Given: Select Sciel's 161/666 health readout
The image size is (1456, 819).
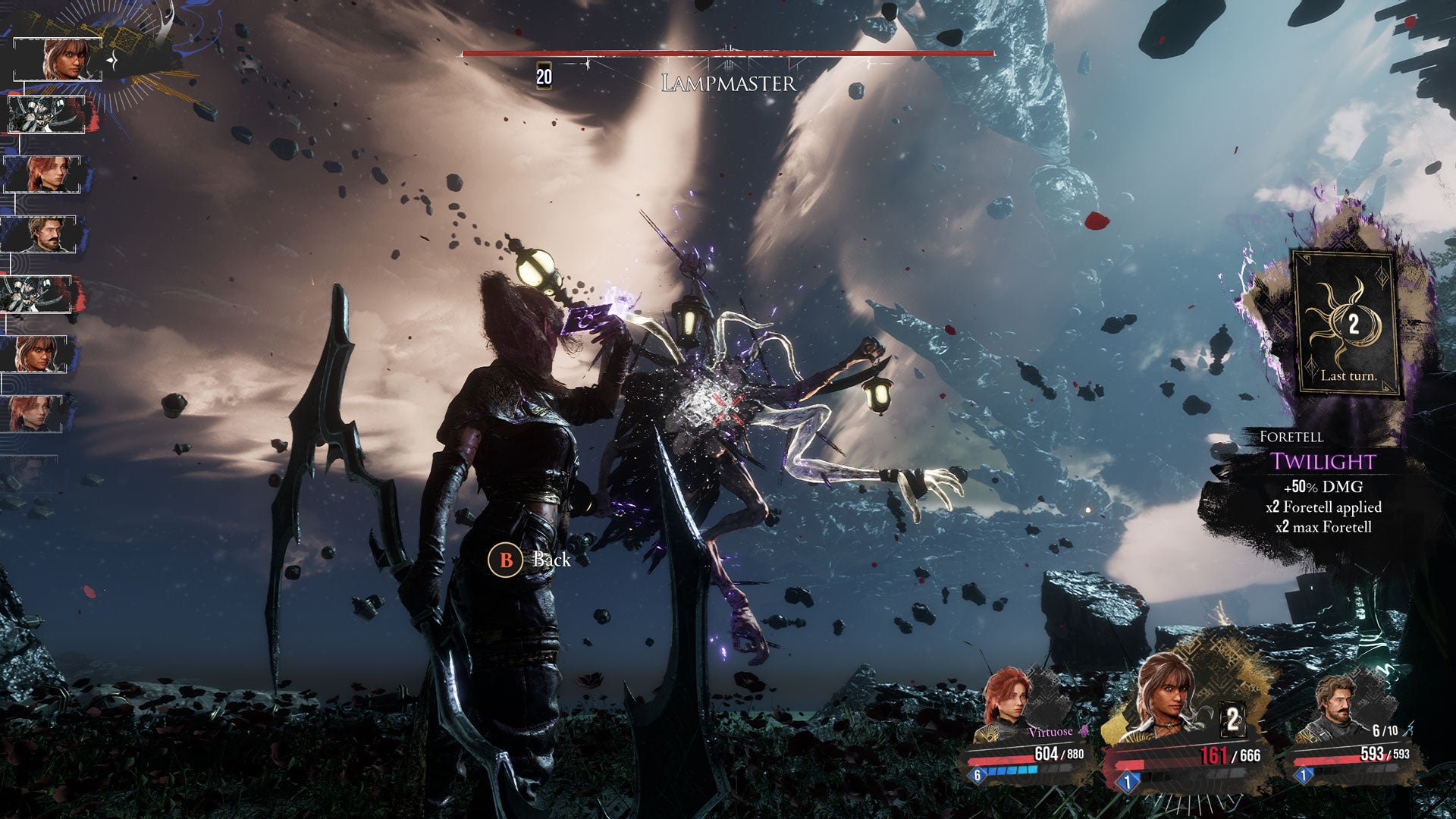Looking at the screenshot, I should (1229, 755).
